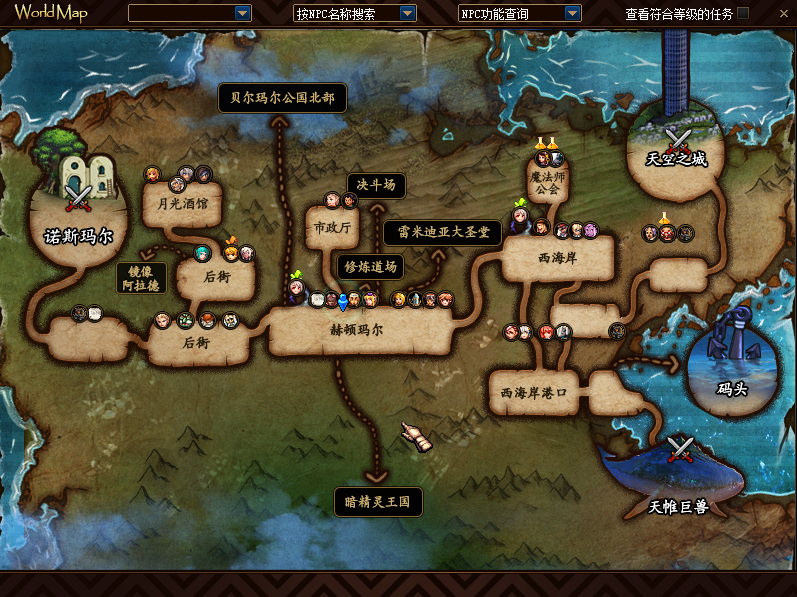
Task: Select the 赫顿玛尔 town area
Action: pyautogui.click(x=357, y=329)
